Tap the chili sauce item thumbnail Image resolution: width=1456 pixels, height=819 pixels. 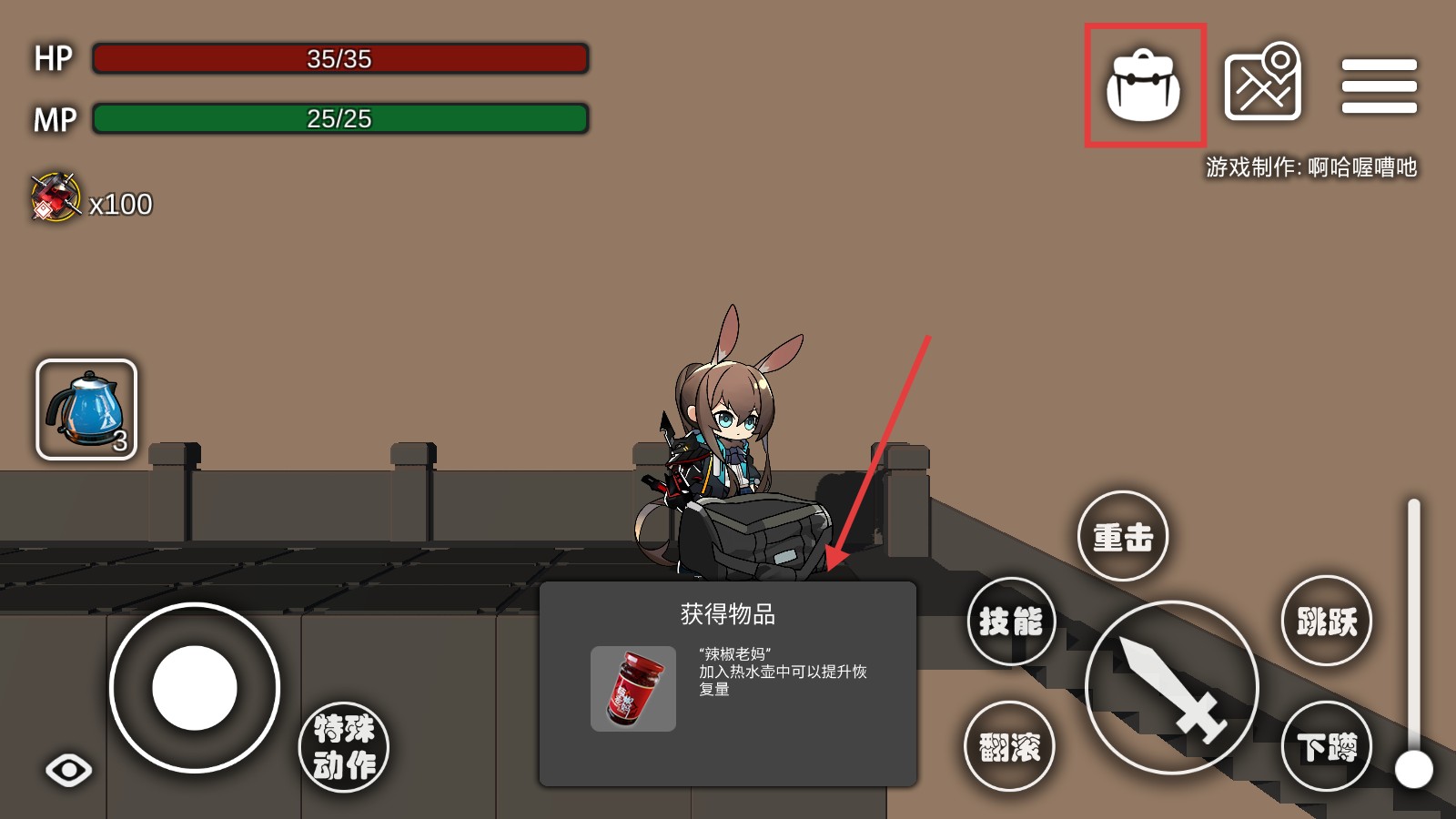(633, 688)
